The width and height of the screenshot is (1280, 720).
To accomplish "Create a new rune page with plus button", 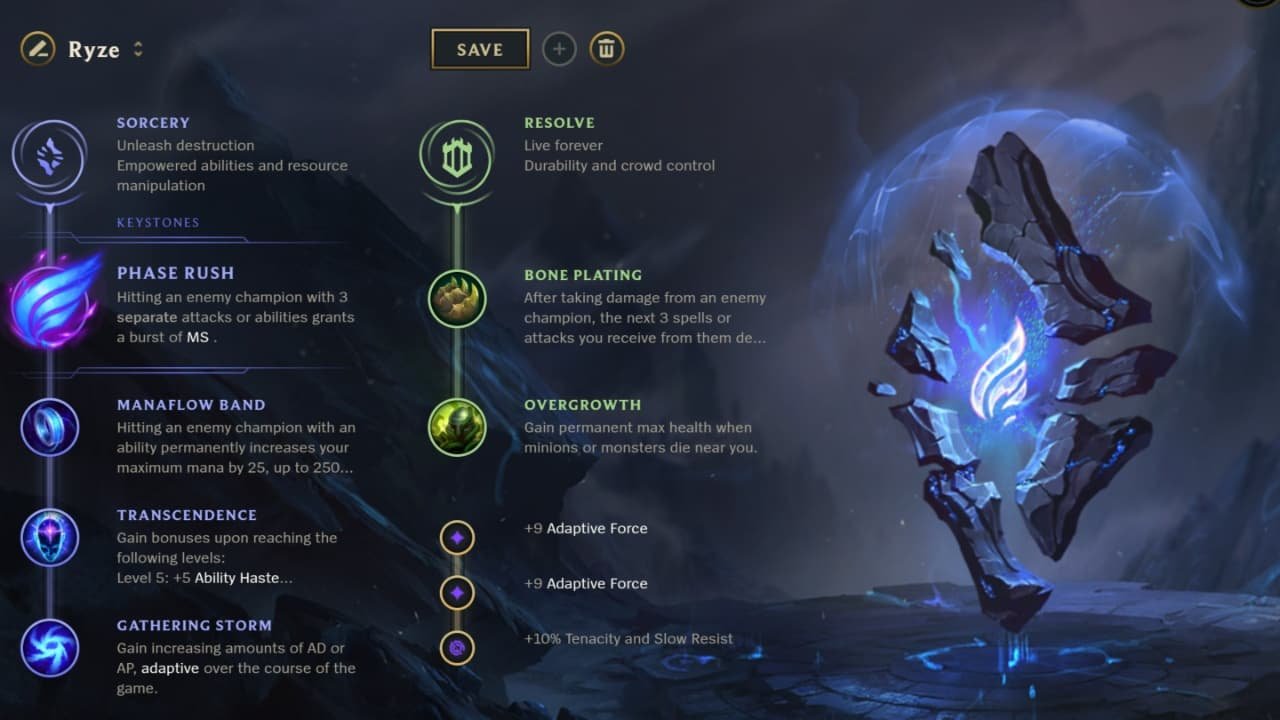I will point(559,48).
